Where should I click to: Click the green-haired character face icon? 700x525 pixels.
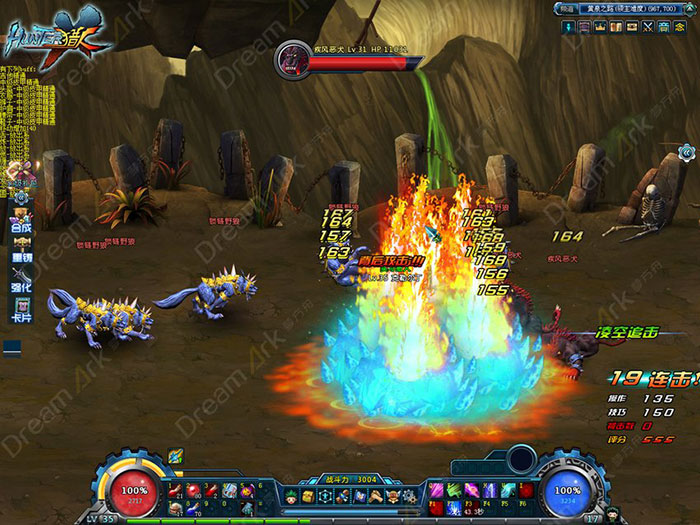pos(291,496)
